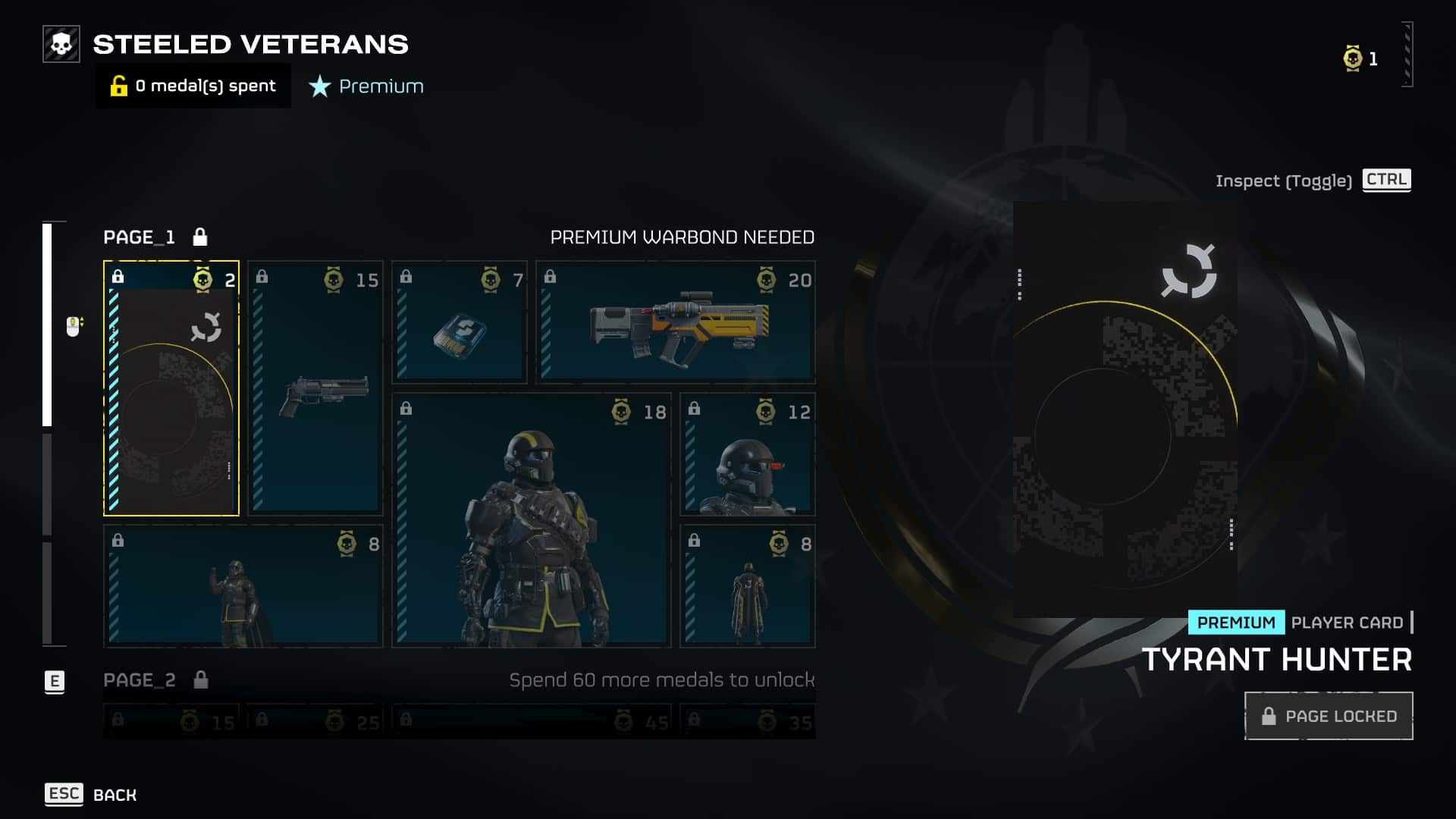Select the body armor tile costing 18 medals

[532, 520]
